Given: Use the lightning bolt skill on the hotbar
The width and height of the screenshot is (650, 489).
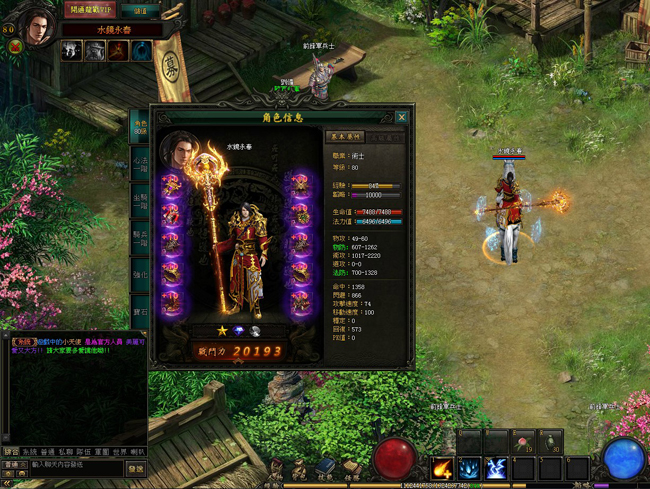Looking at the screenshot, I should pos(496,467).
